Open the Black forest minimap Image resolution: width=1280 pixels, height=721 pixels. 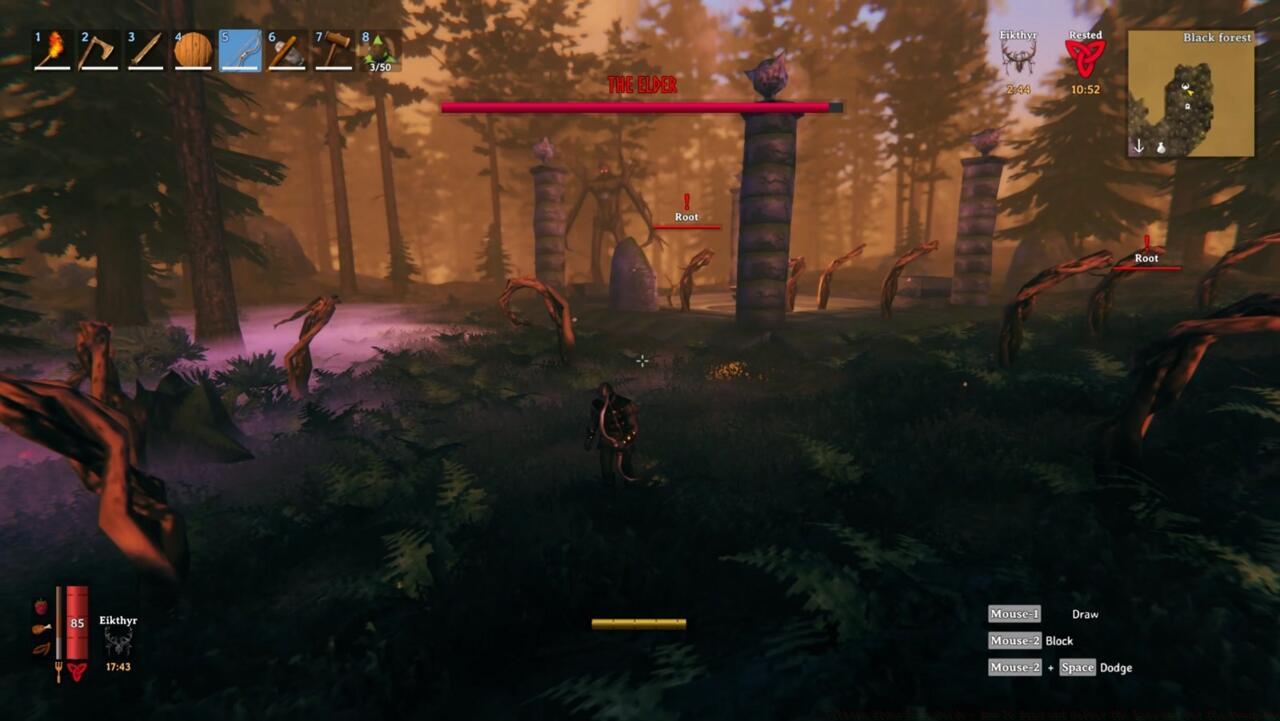(1190, 93)
